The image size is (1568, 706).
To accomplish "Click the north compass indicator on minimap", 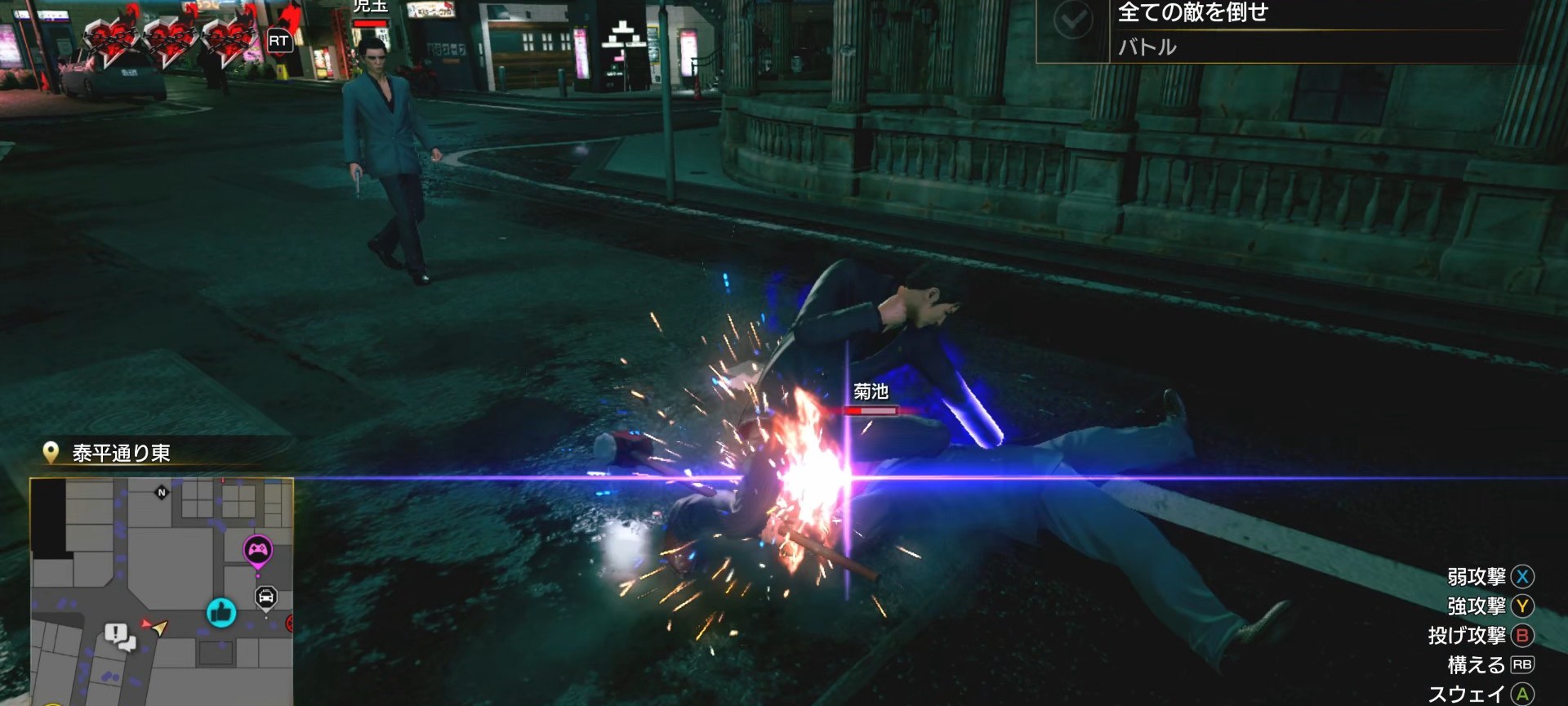I will (x=162, y=492).
